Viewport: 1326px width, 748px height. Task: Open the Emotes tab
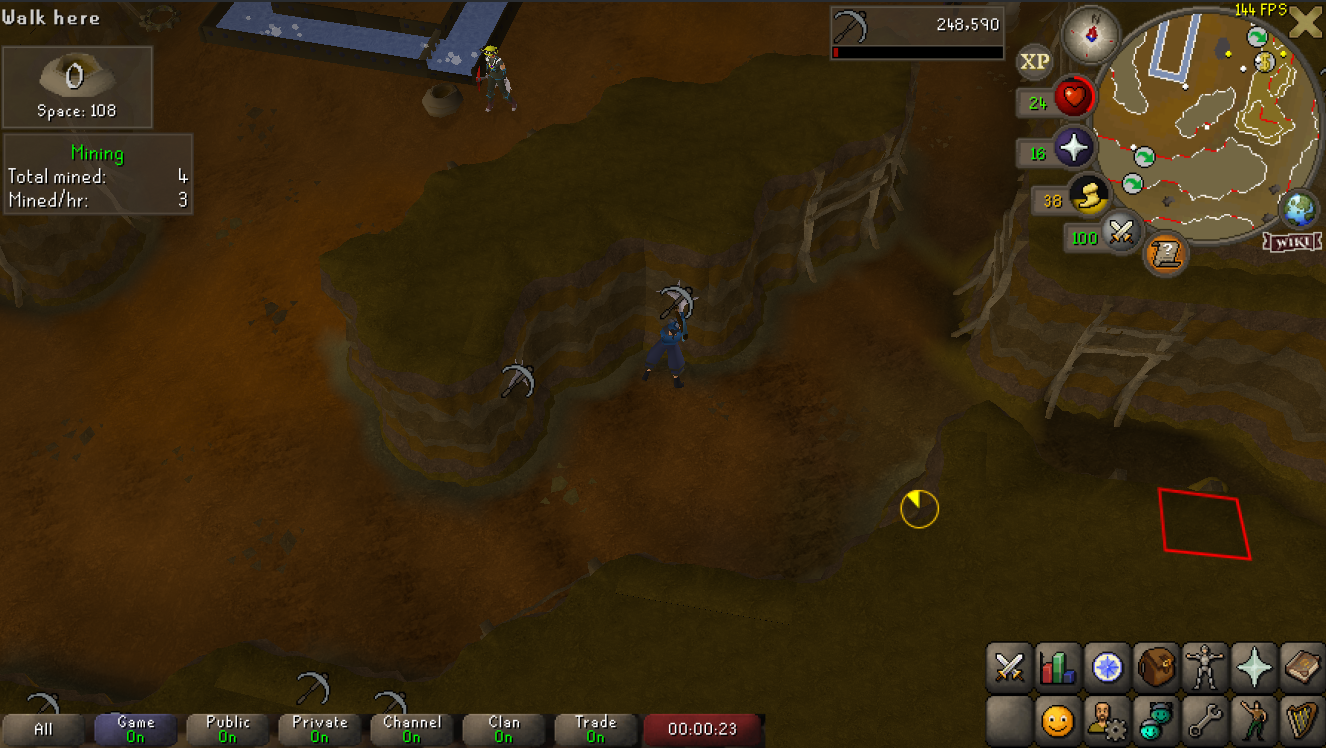(x=1255, y=720)
